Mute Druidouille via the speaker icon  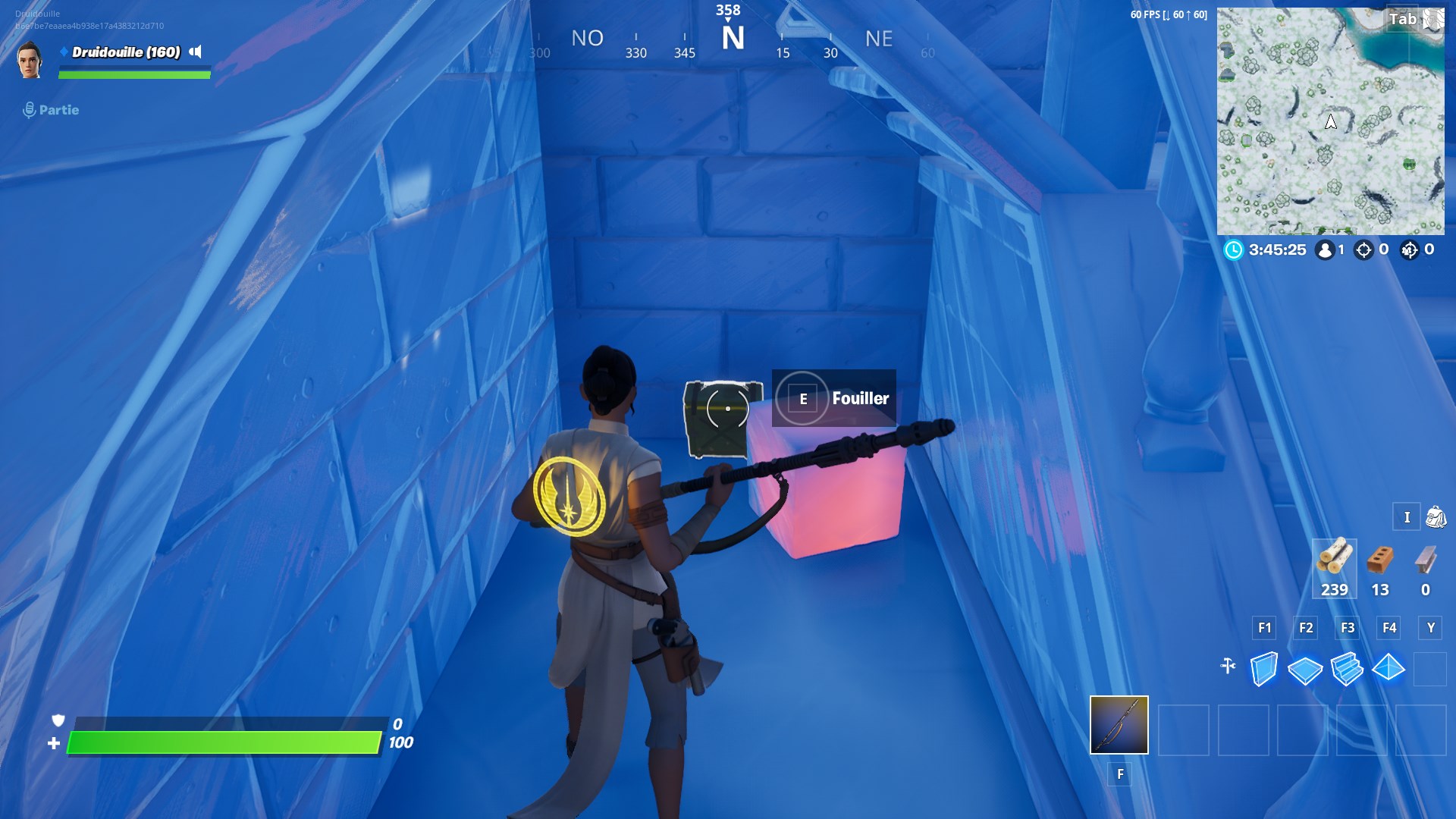coord(195,53)
